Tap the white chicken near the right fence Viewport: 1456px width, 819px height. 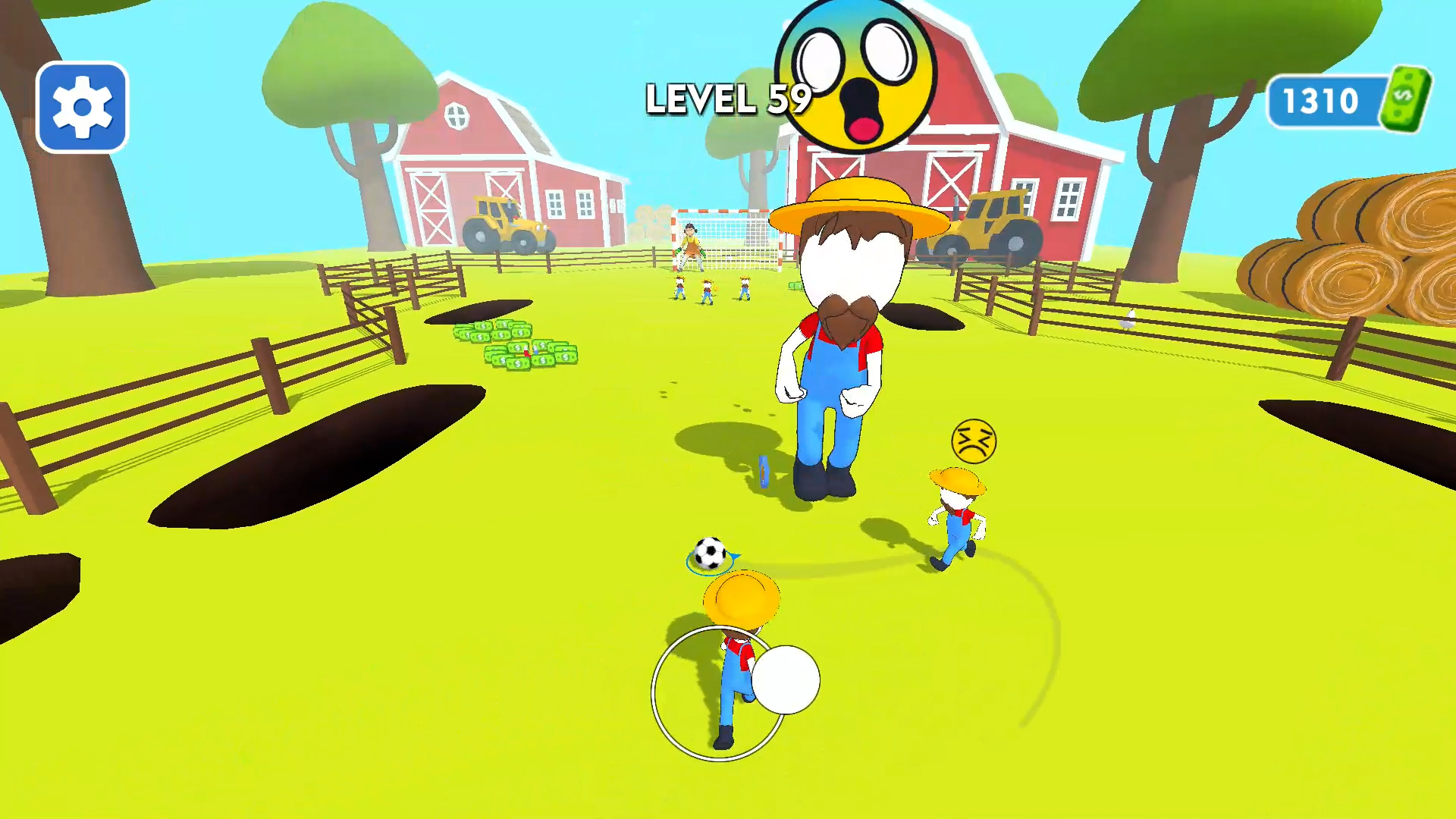click(1128, 318)
